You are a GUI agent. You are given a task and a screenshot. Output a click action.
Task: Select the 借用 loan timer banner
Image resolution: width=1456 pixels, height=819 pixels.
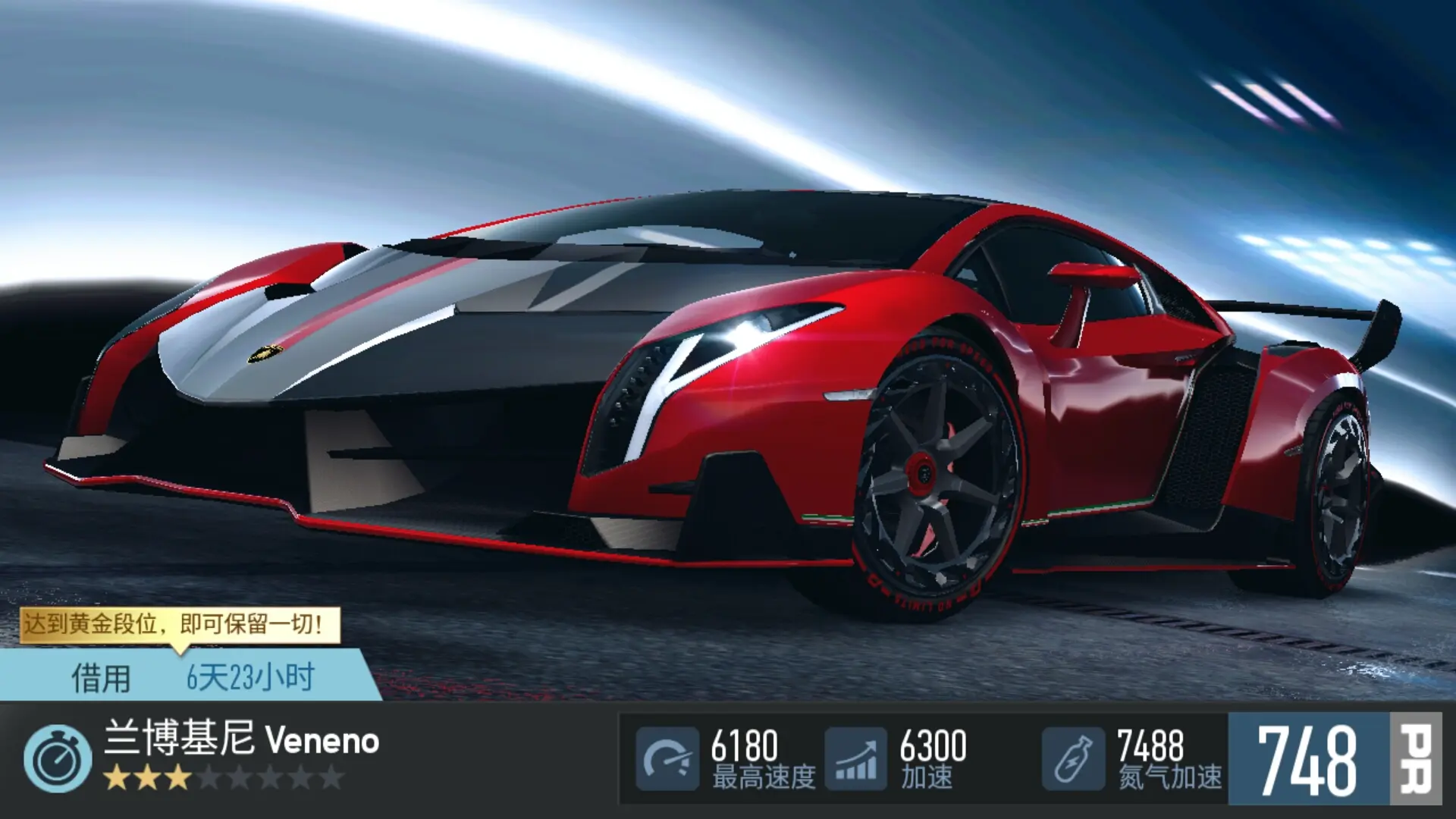point(190,676)
